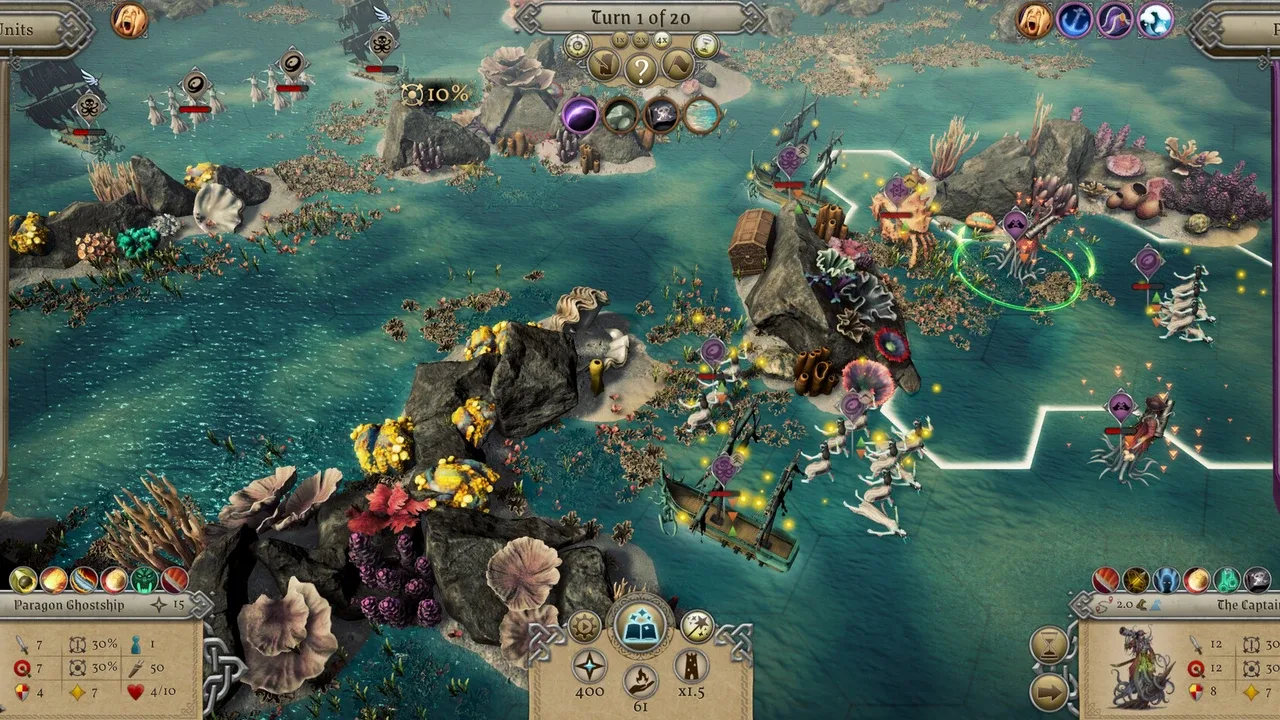Select the pirate skull flag effect icon
Screen dimensions: 1280x720
661,115
